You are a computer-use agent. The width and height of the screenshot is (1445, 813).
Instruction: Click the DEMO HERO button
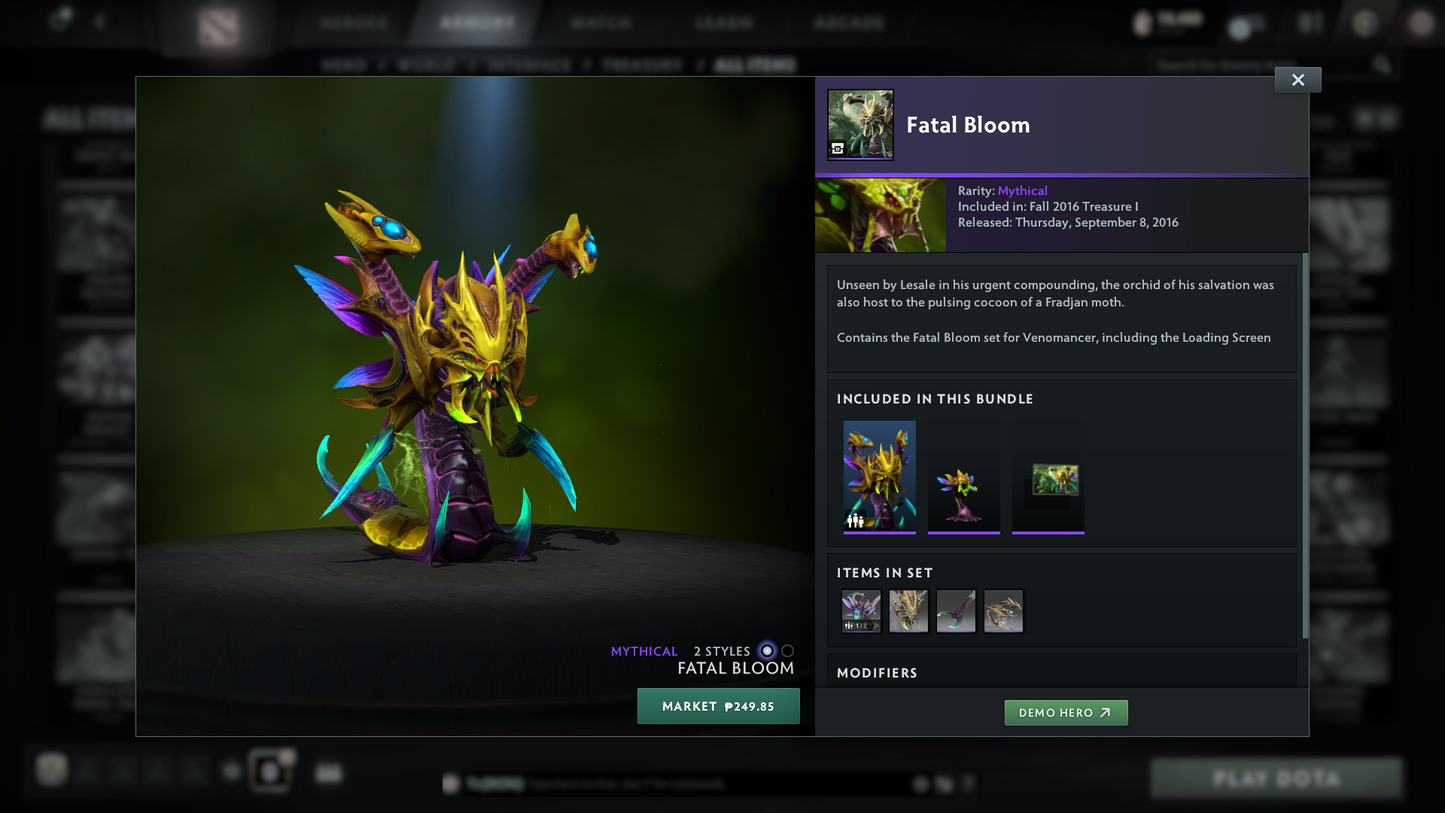pos(1066,712)
